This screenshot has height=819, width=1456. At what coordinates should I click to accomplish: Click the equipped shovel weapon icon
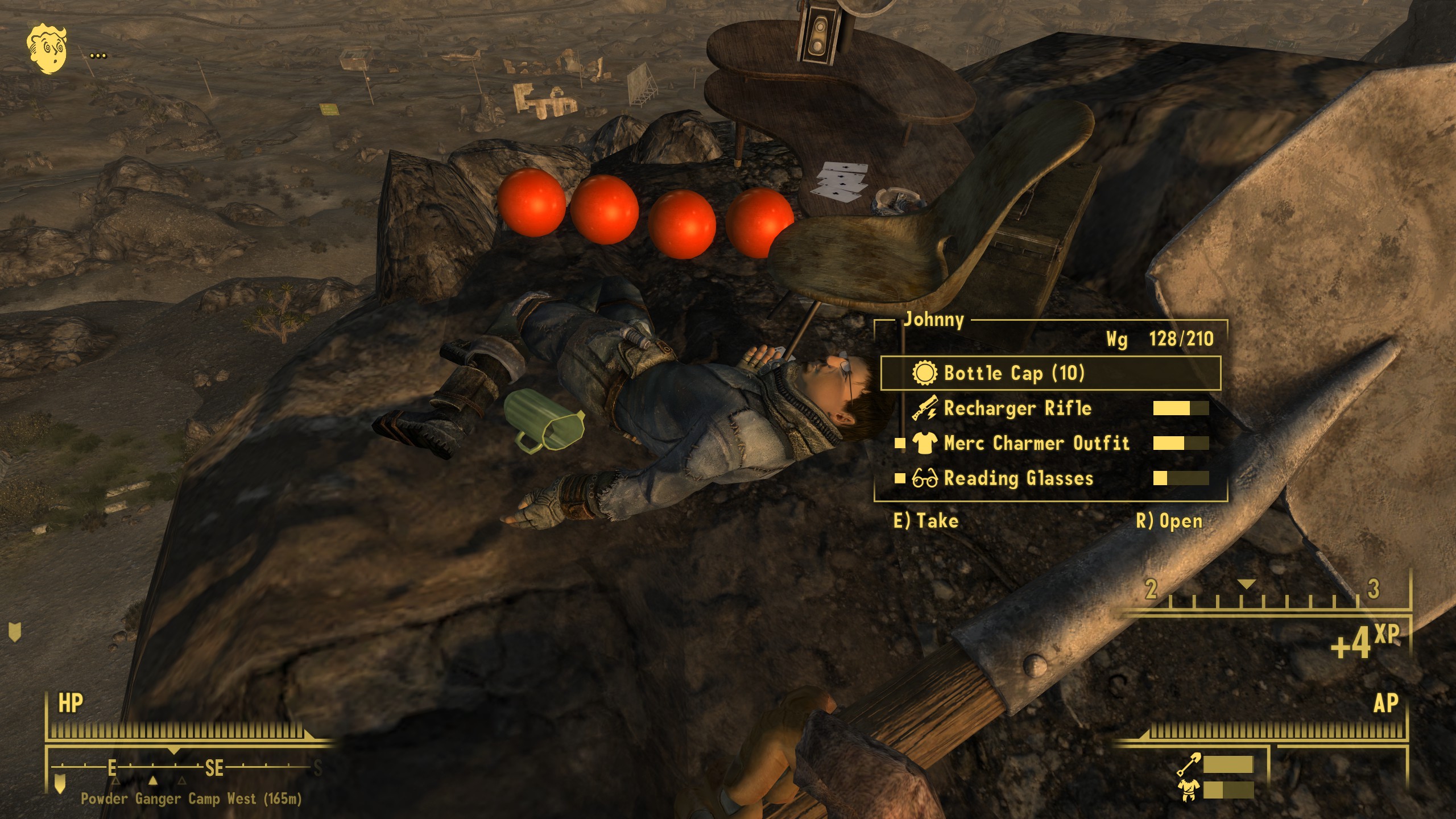1189,764
